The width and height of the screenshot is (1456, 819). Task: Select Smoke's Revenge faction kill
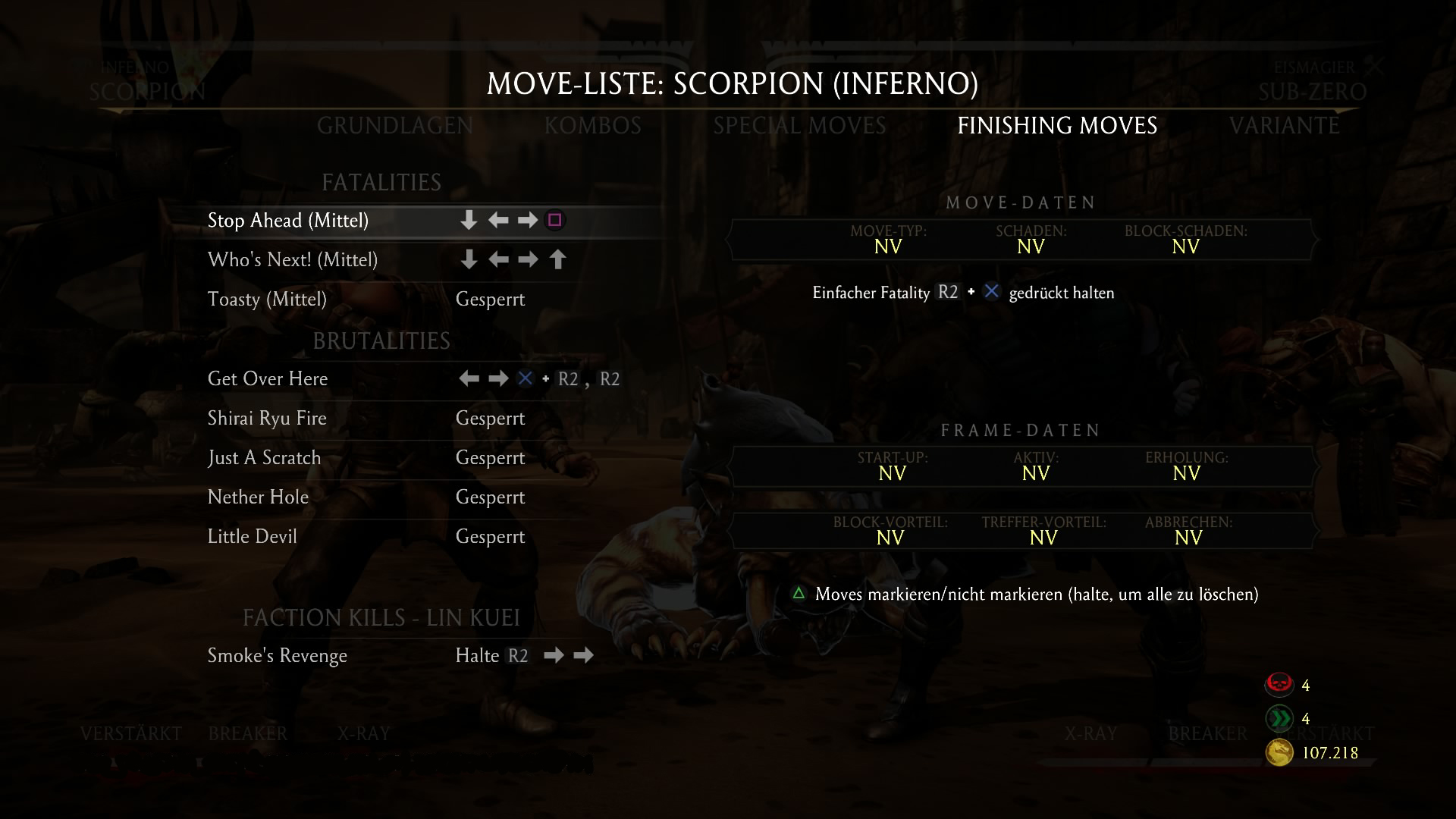click(x=278, y=656)
